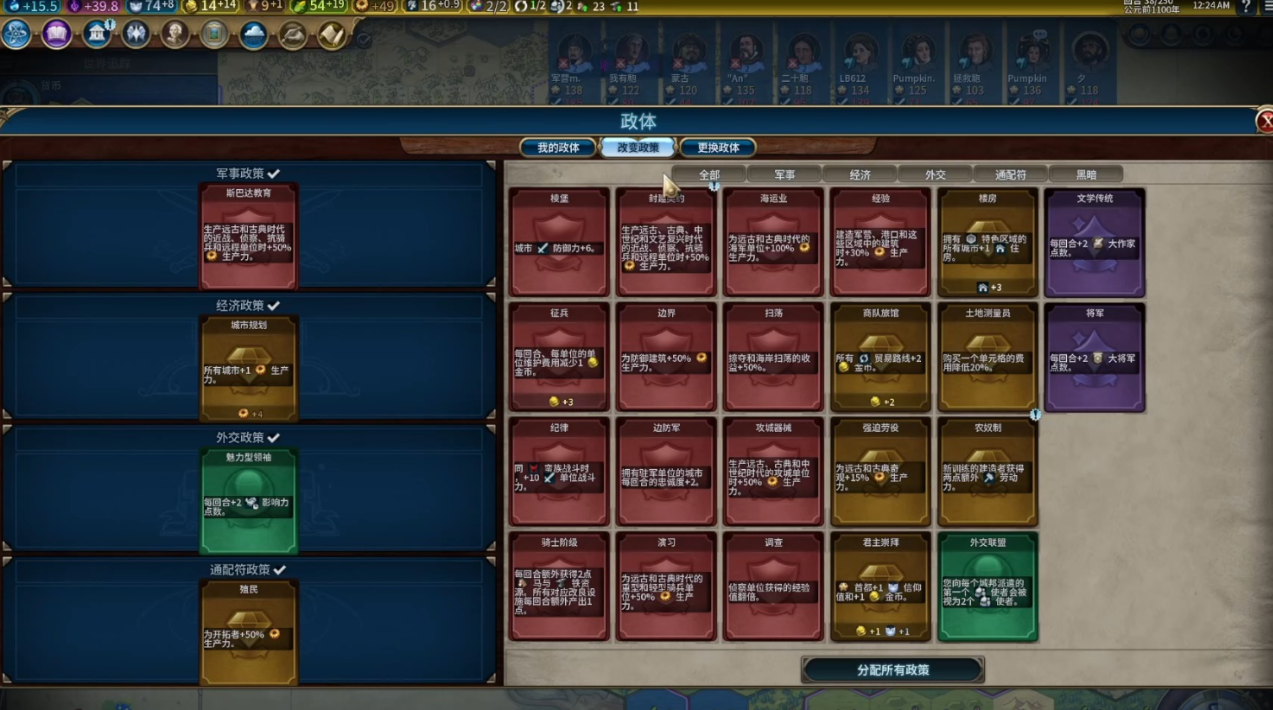Open the science research tree icon
This screenshot has height=710, width=1273.
(17, 35)
